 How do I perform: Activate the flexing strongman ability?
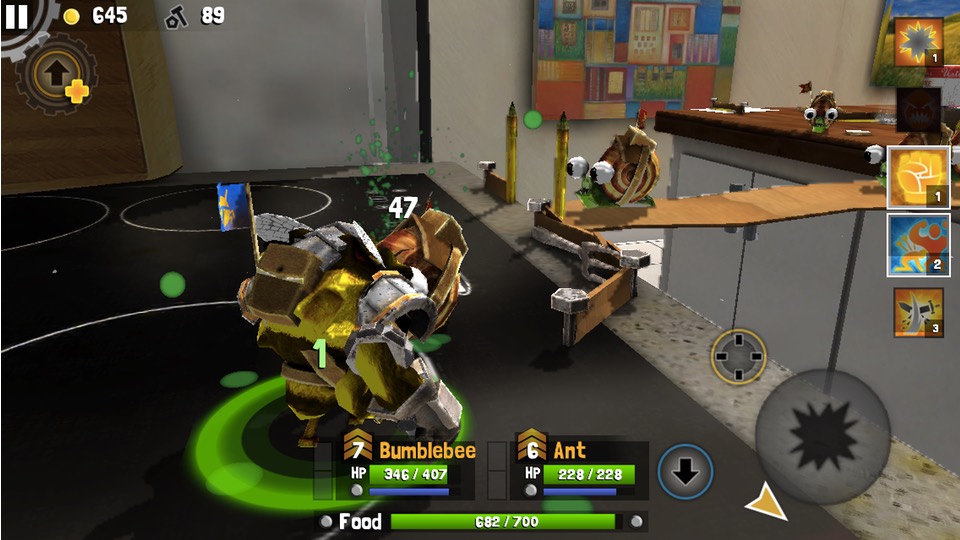917,245
